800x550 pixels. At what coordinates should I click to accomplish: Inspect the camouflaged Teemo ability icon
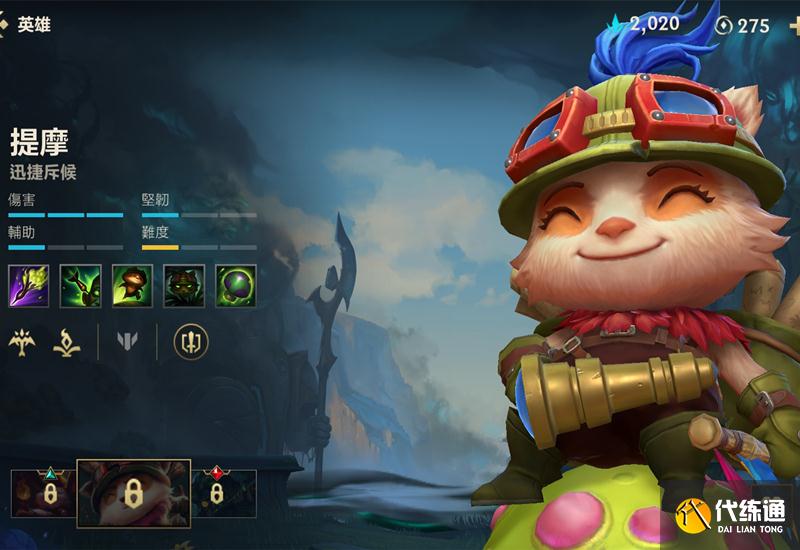click(184, 285)
